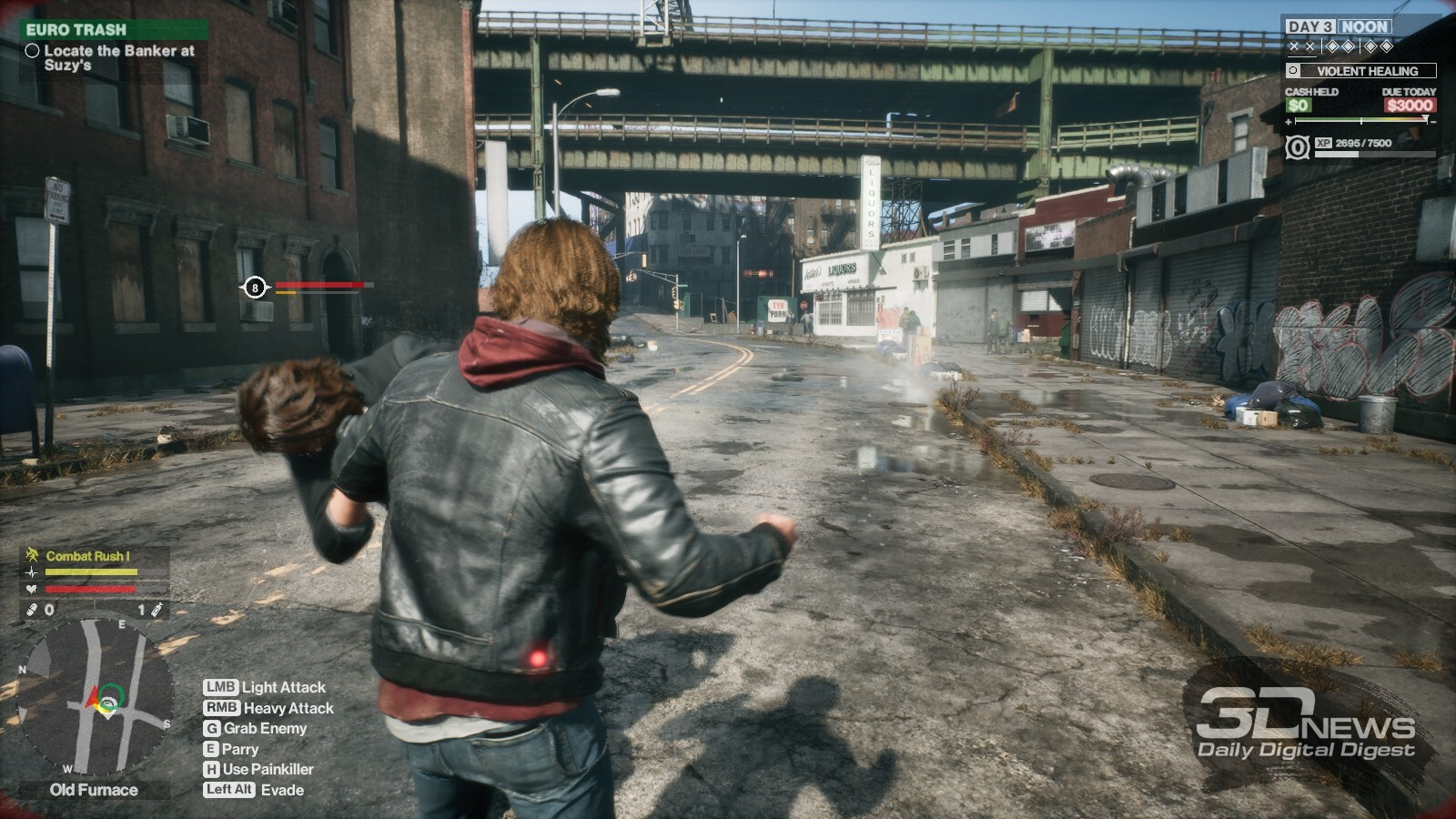Click the circular minimap
1456x819 pixels.
(x=95, y=698)
